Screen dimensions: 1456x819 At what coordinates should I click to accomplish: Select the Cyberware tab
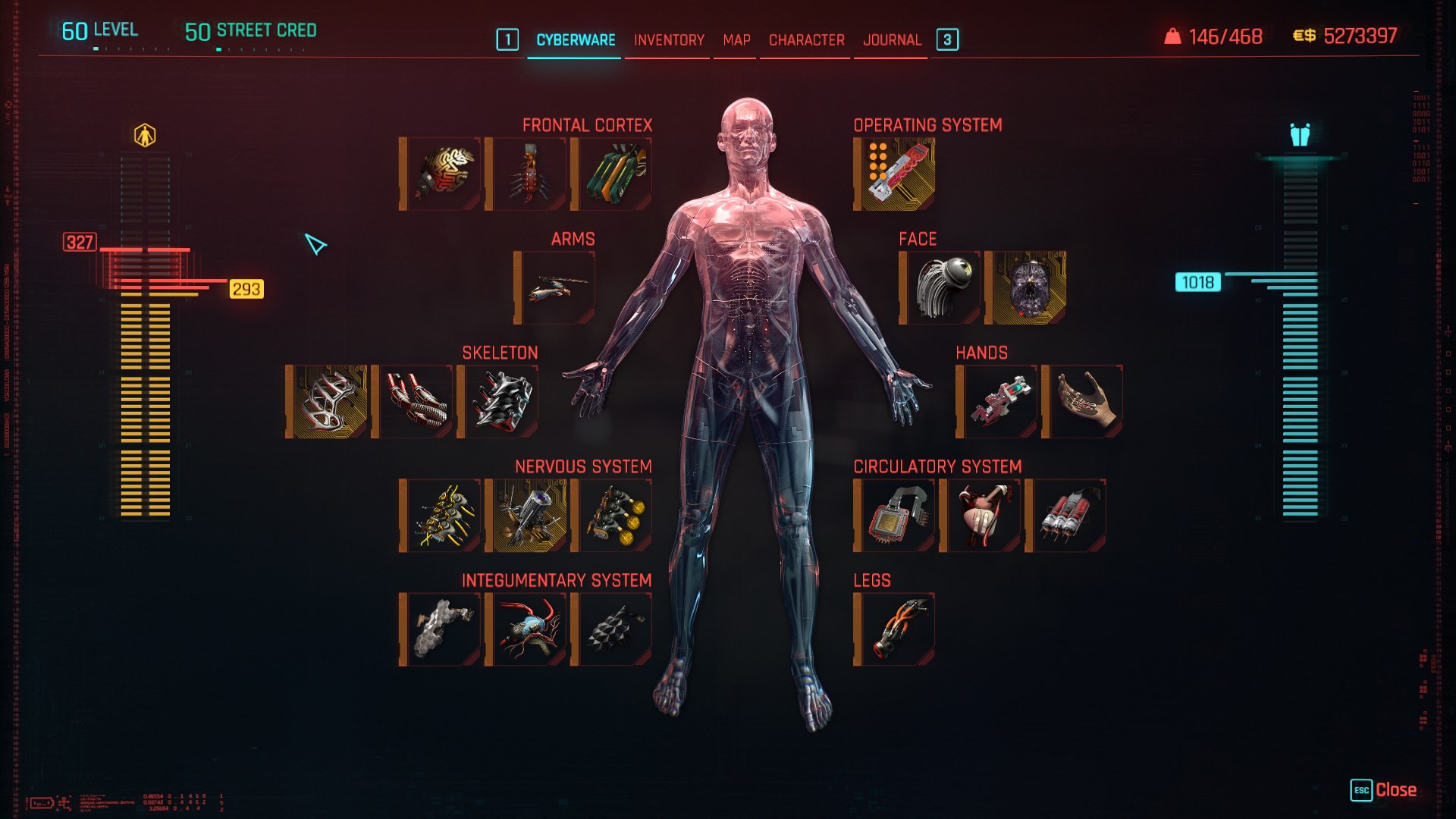click(576, 40)
